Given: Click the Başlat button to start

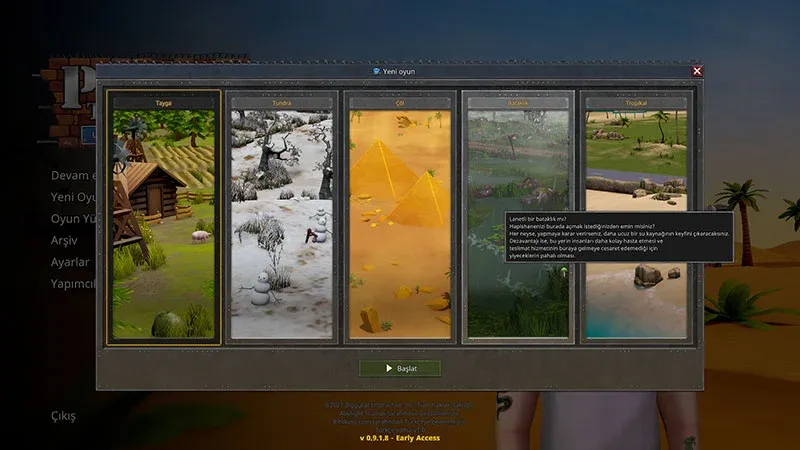Looking at the screenshot, I should point(400,368).
